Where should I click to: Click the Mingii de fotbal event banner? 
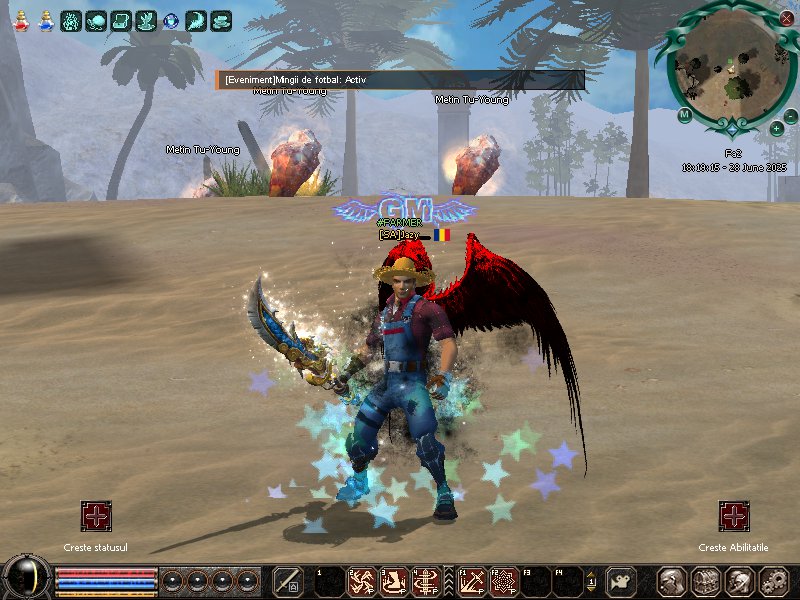click(x=400, y=80)
